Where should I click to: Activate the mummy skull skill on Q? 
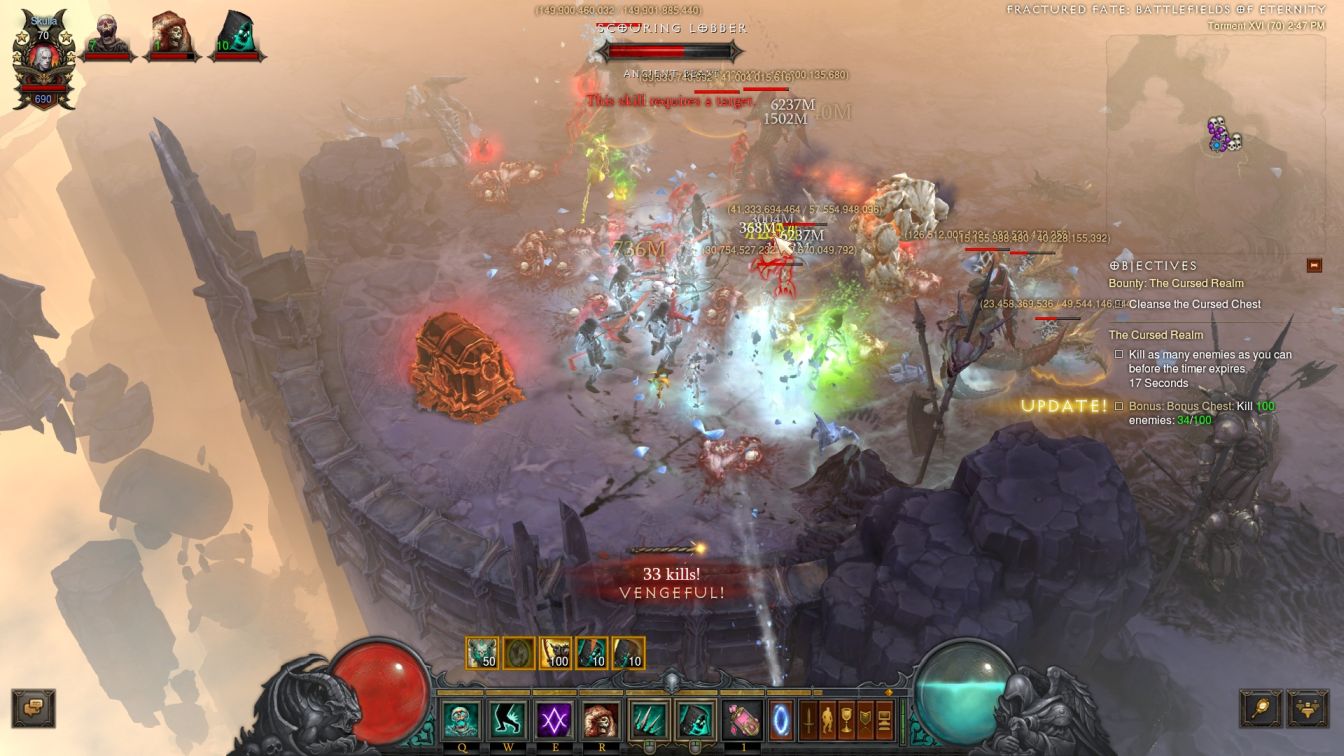pos(461,720)
